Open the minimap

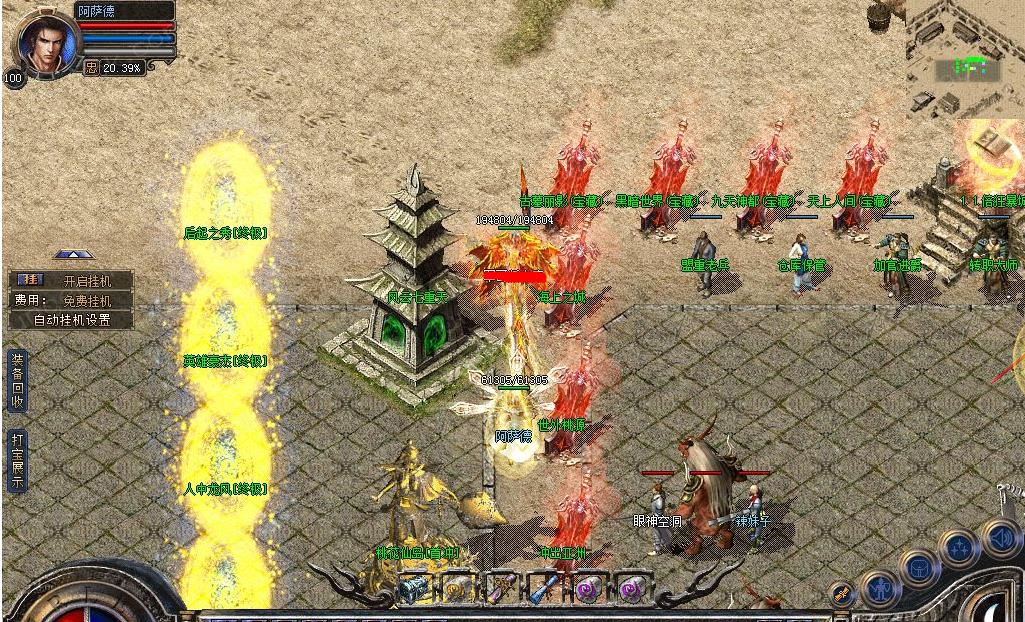click(x=964, y=59)
